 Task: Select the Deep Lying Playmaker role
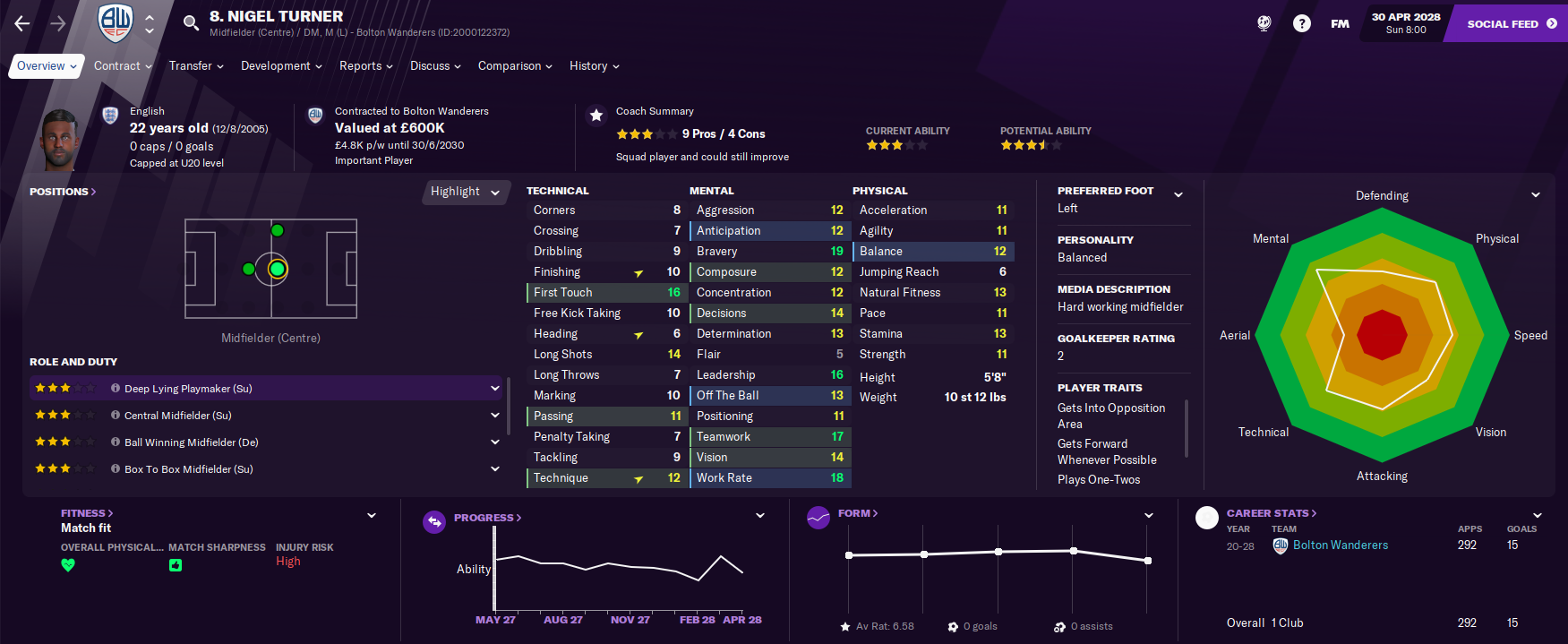pyautogui.click(x=188, y=389)
